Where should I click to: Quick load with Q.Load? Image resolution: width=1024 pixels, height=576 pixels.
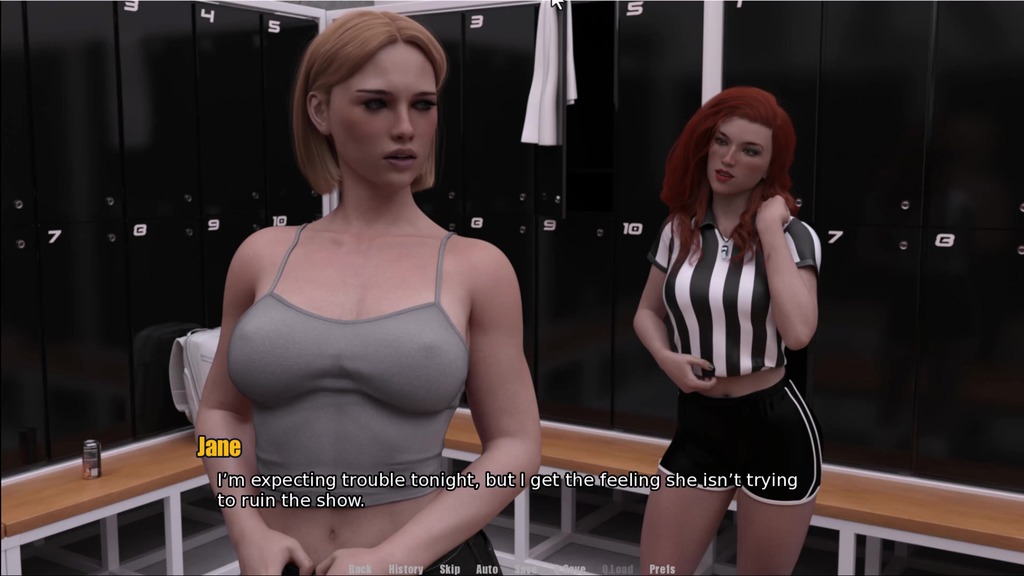(617, 569)
